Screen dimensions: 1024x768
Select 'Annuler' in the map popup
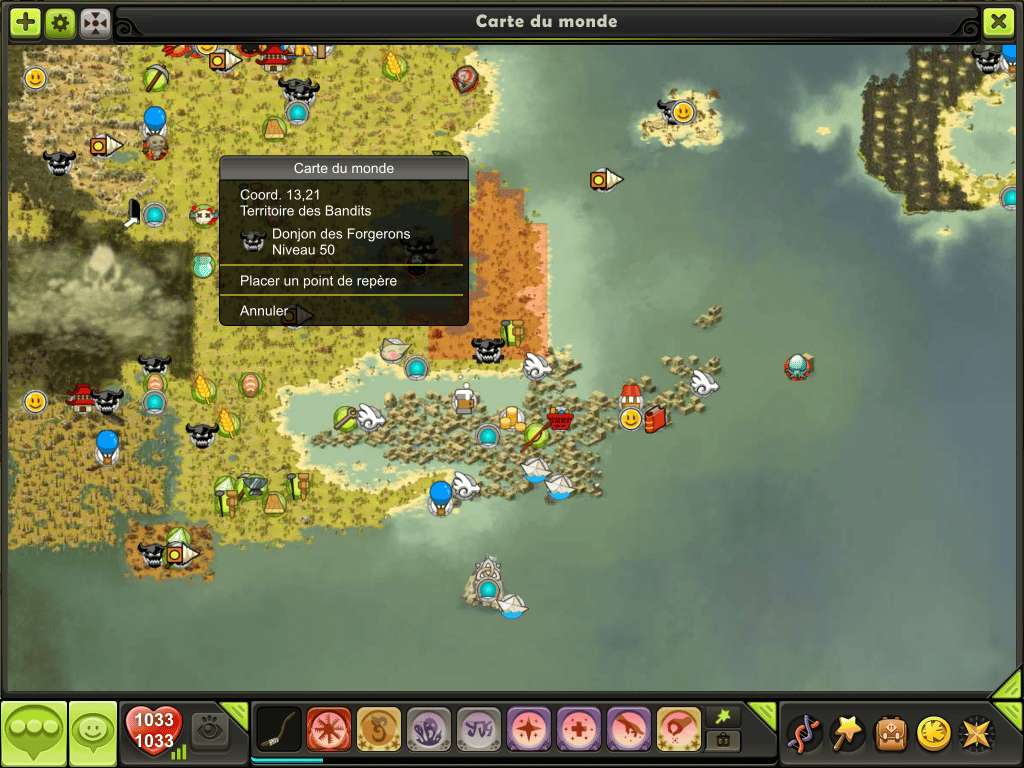264,311
